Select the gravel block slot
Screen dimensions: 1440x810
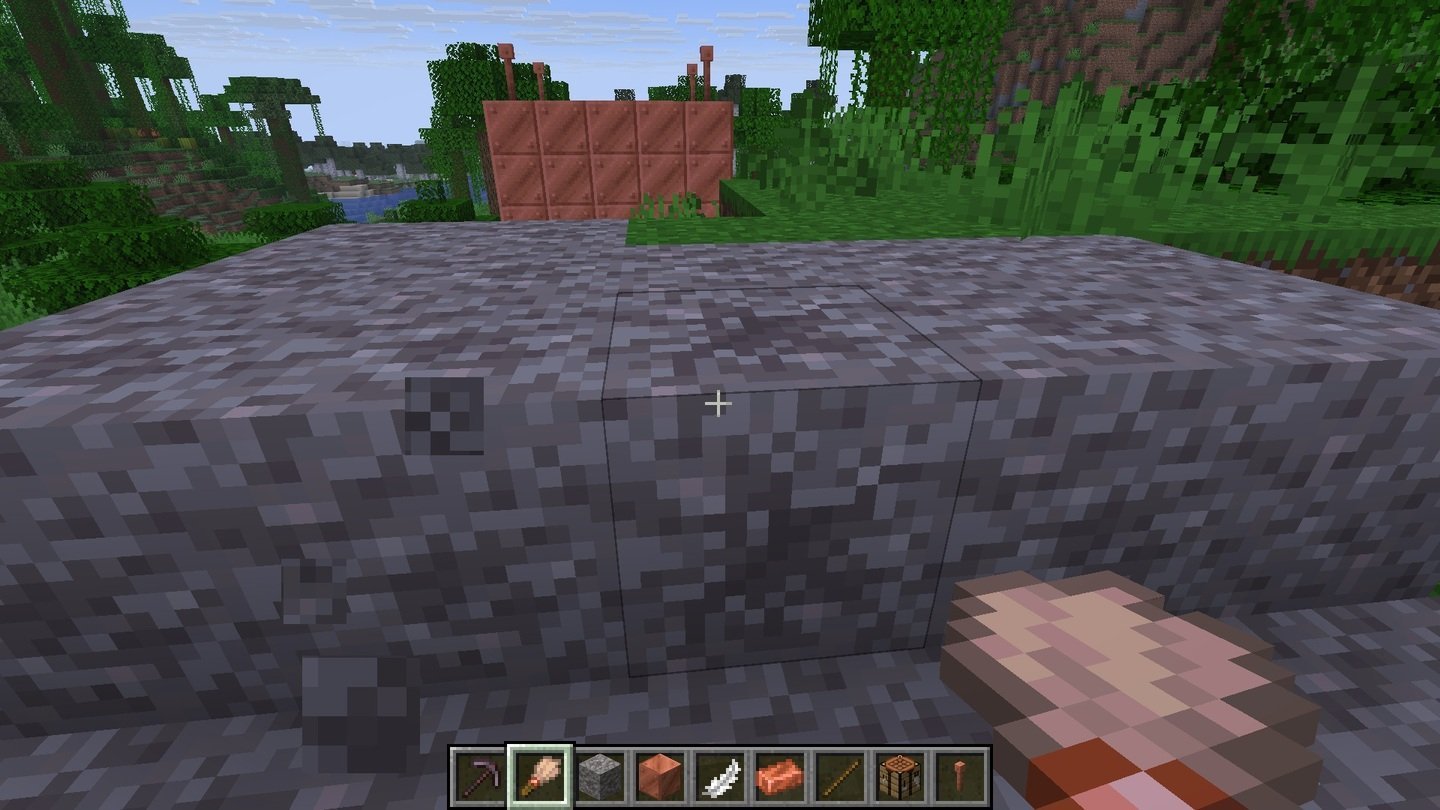point(600,775)
